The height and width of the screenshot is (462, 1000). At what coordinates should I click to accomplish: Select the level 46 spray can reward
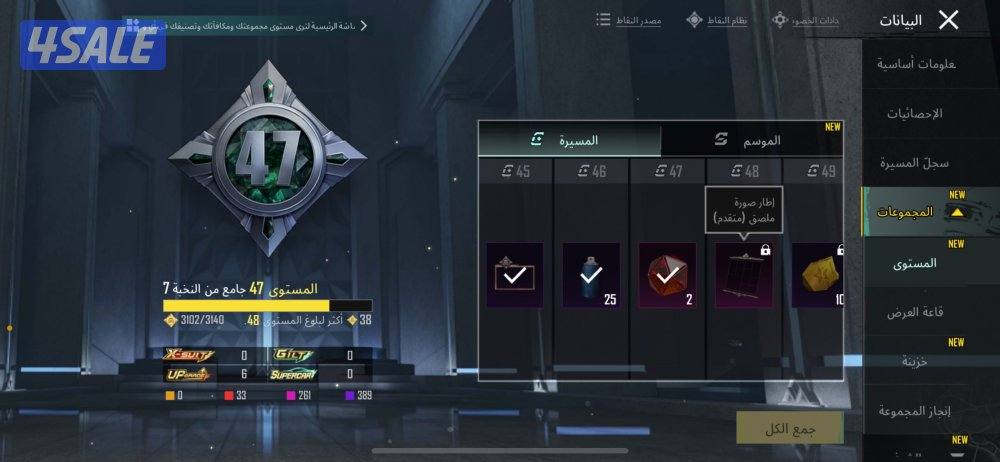click(590, 274)
